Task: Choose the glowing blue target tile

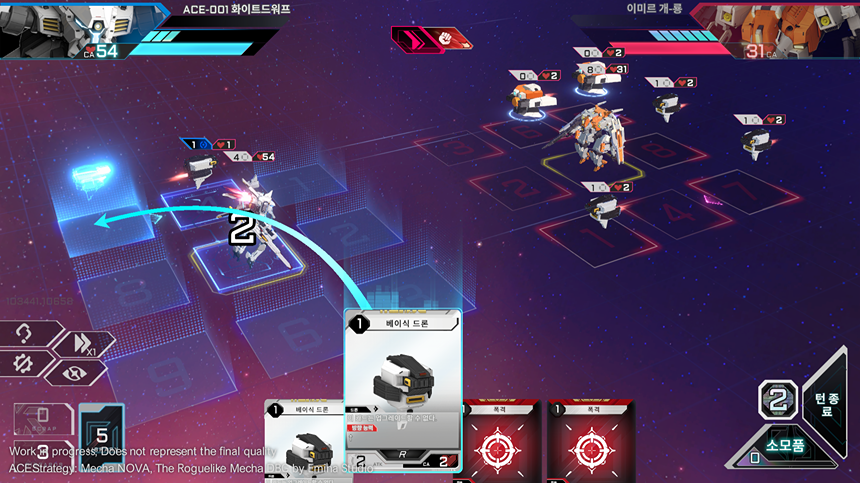Action: click(x=99, y=228)
